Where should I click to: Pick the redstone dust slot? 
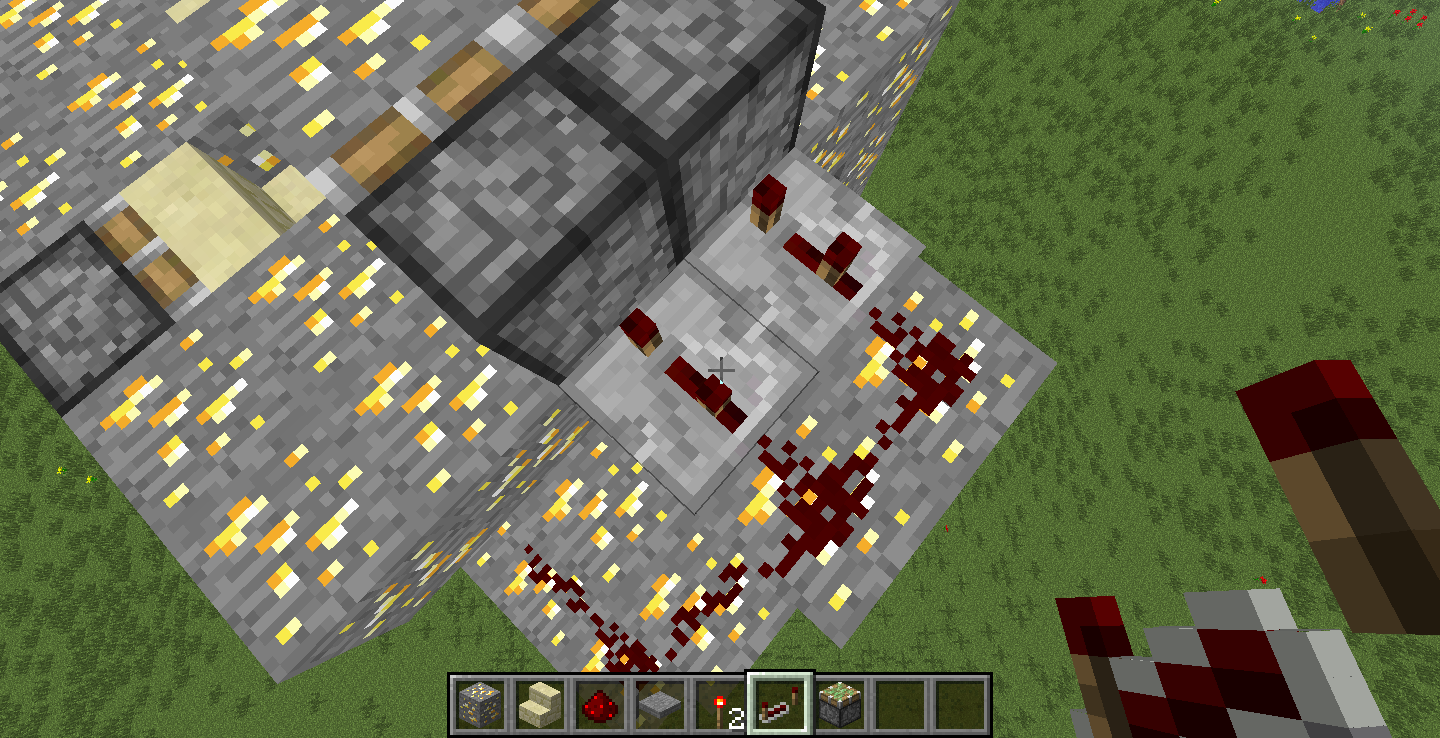tap(599, 703)
